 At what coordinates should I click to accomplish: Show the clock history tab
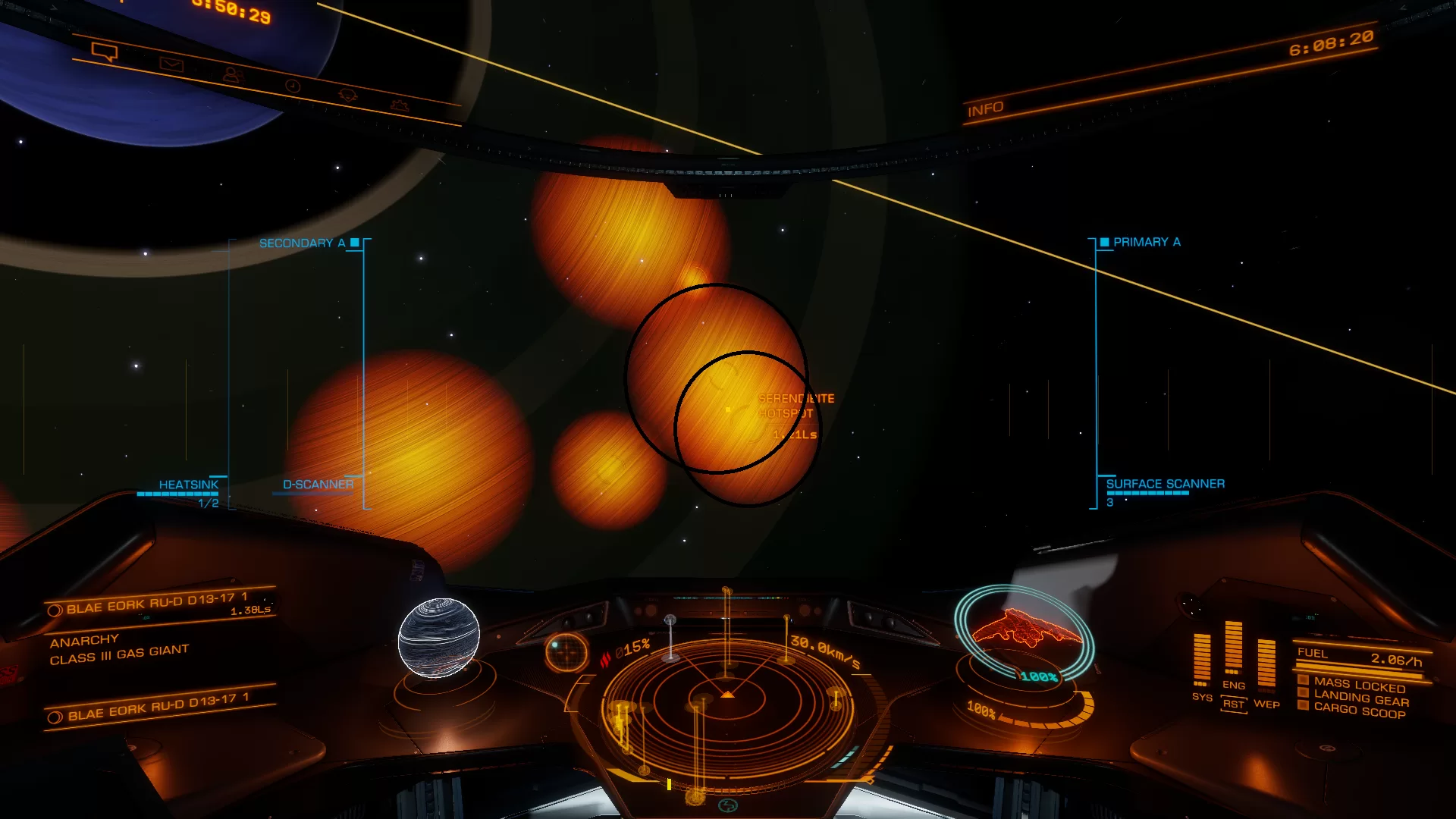coord(293,86)
